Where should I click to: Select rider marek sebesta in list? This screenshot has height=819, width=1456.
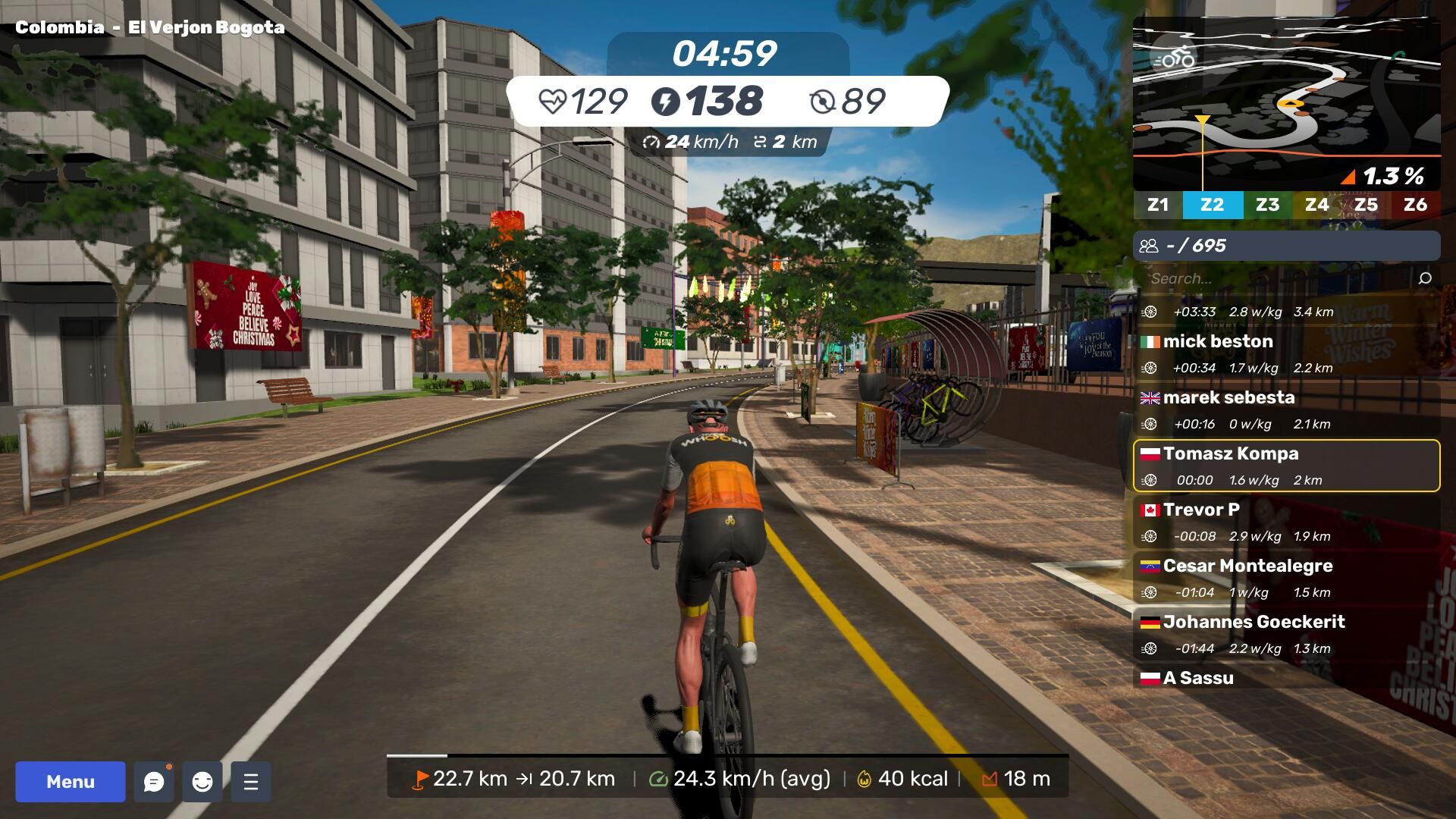point(1286,409)
